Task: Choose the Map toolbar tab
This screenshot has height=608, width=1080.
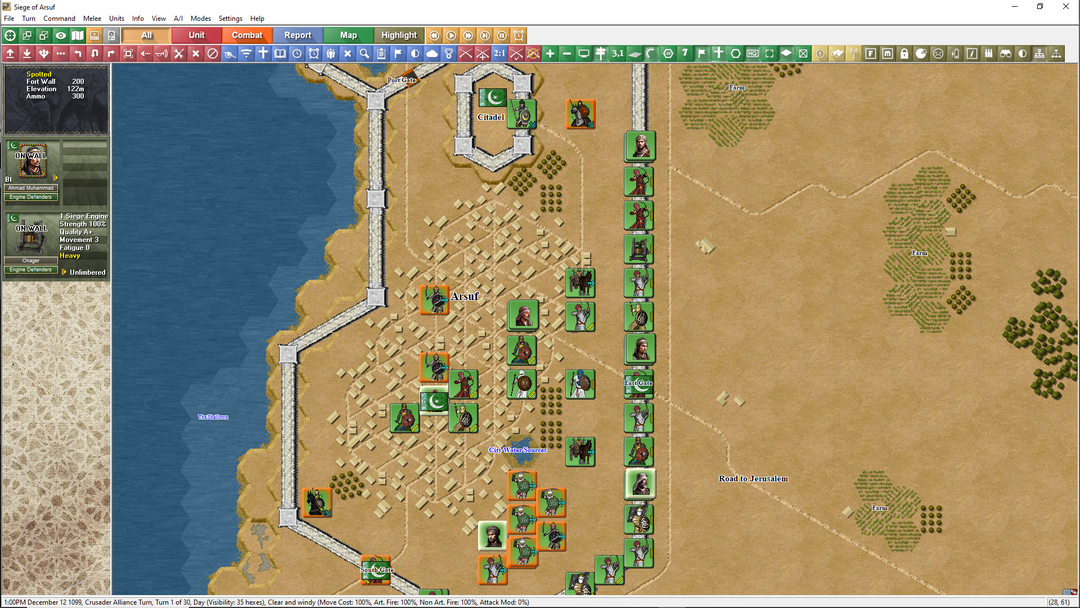Action: point(348,36)
